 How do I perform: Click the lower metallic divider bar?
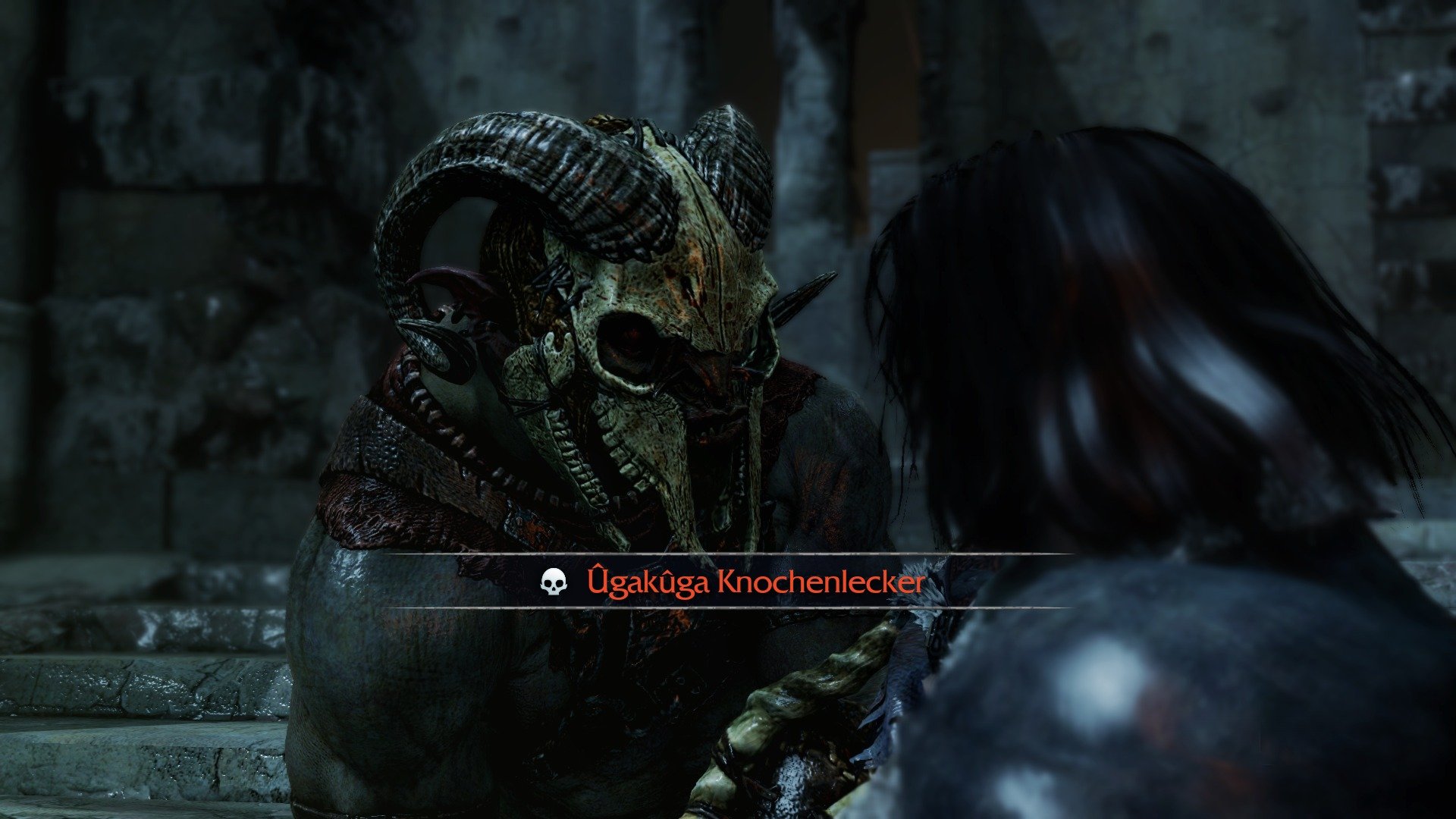(682, 607)
